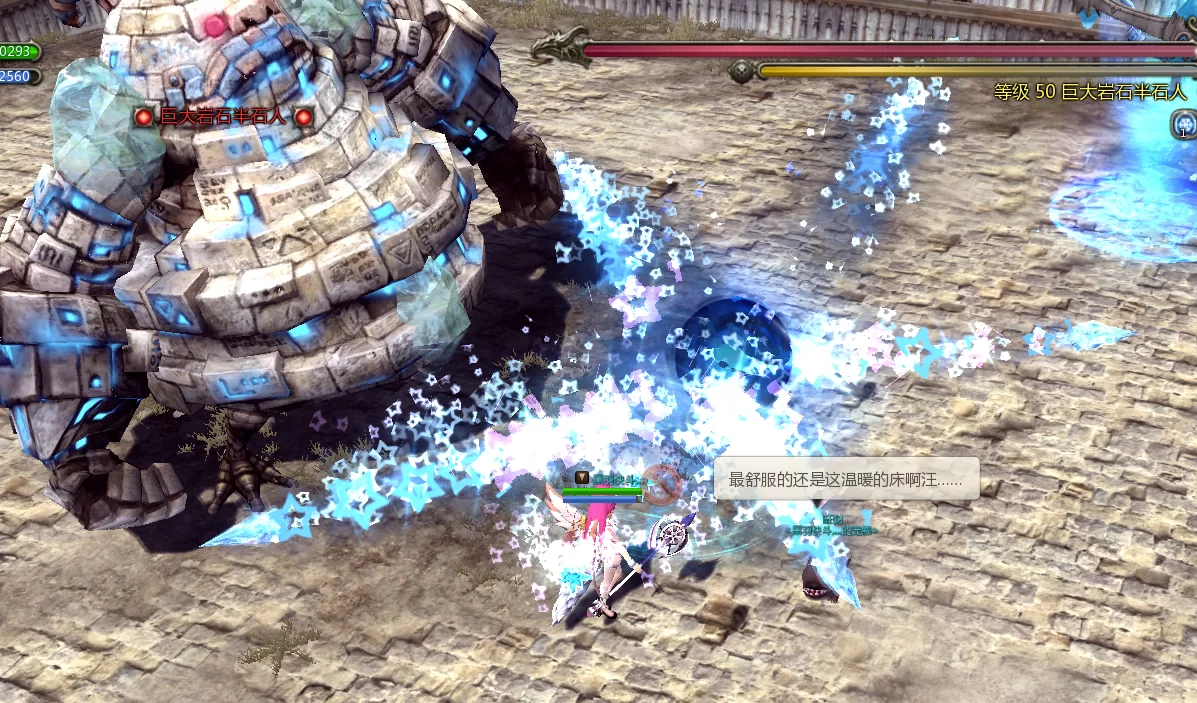The image size is (1197, 703).
Task: Click the frost debuff icon under boss bar
Action: pyautogui.click(x=1183, y=125)
